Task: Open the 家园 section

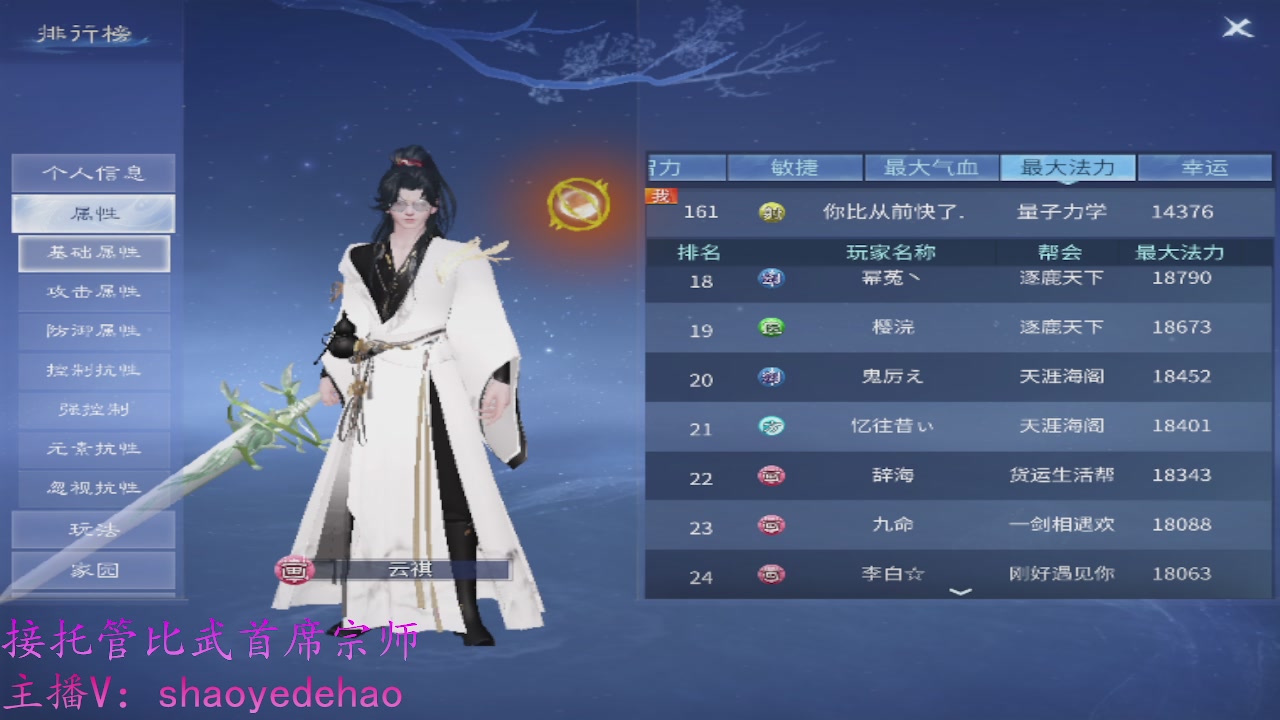Action: point(94,567)
